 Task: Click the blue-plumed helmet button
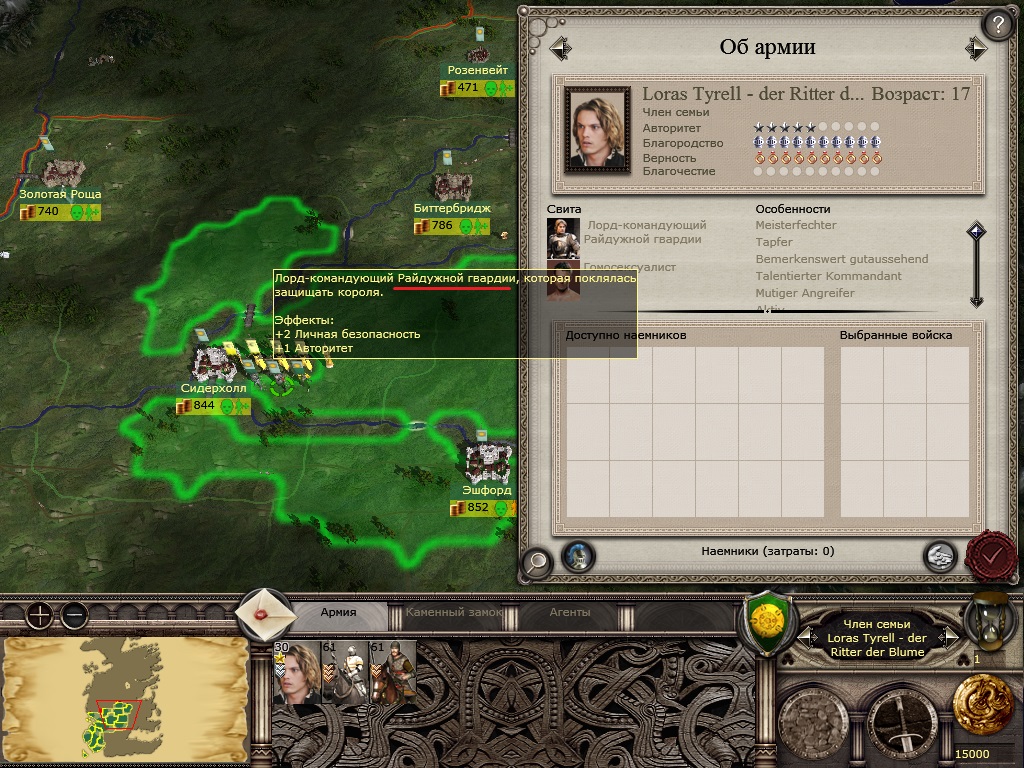coord(577,556)
